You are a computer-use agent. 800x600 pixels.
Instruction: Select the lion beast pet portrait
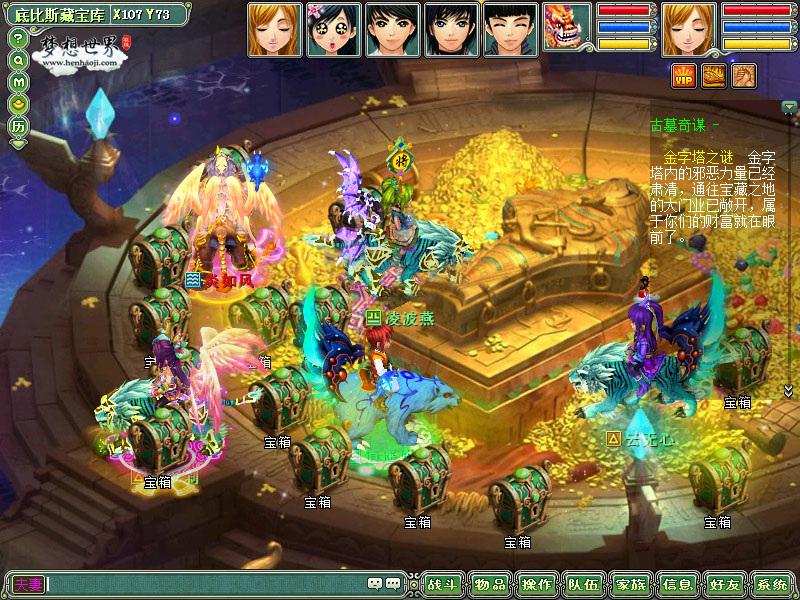(x=567, y=28)
